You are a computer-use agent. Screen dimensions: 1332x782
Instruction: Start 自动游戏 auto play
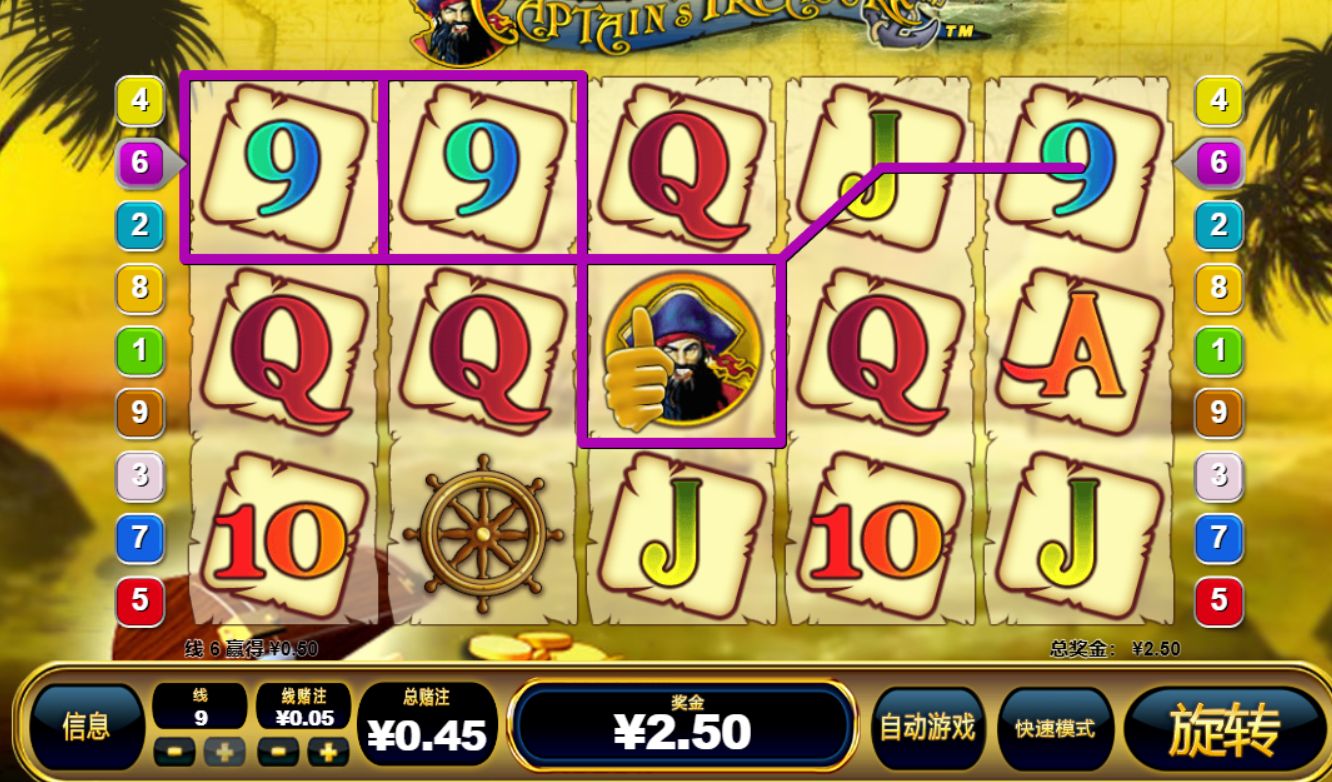click(926, 727)
